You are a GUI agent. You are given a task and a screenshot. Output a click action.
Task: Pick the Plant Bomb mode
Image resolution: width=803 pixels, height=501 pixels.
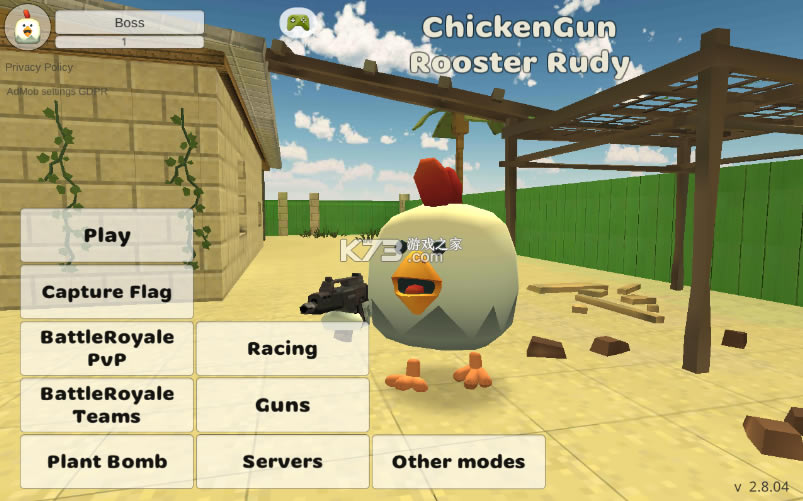[107, 462]
